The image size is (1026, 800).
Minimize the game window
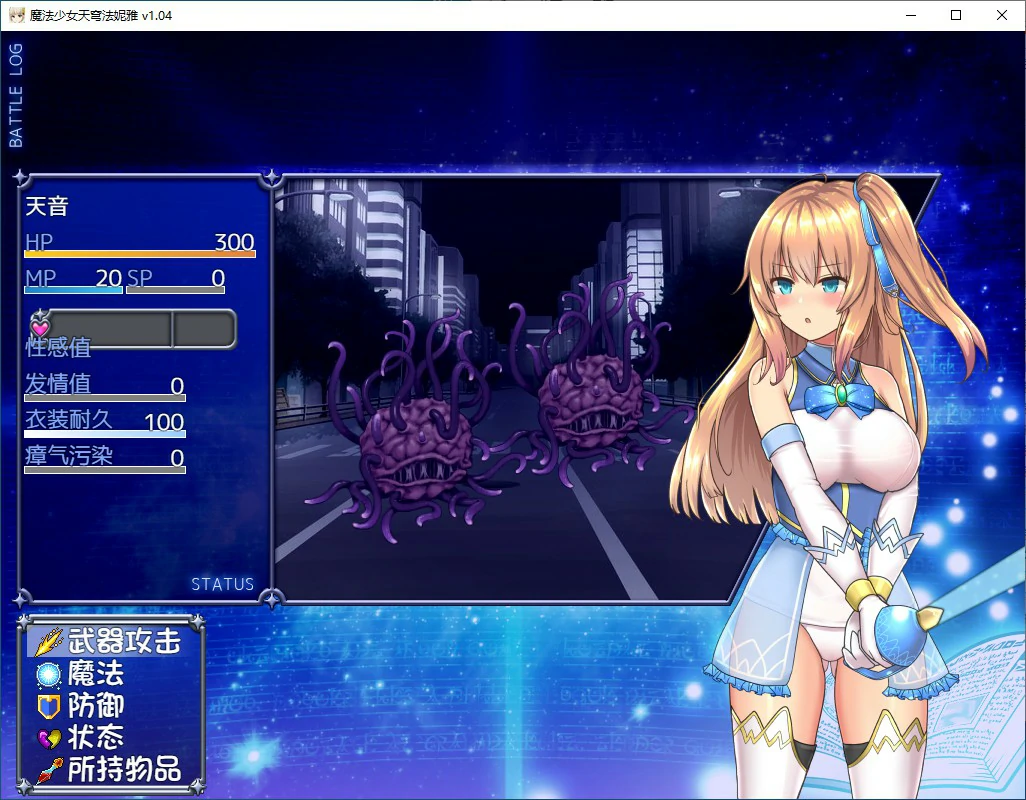[910, 15]
